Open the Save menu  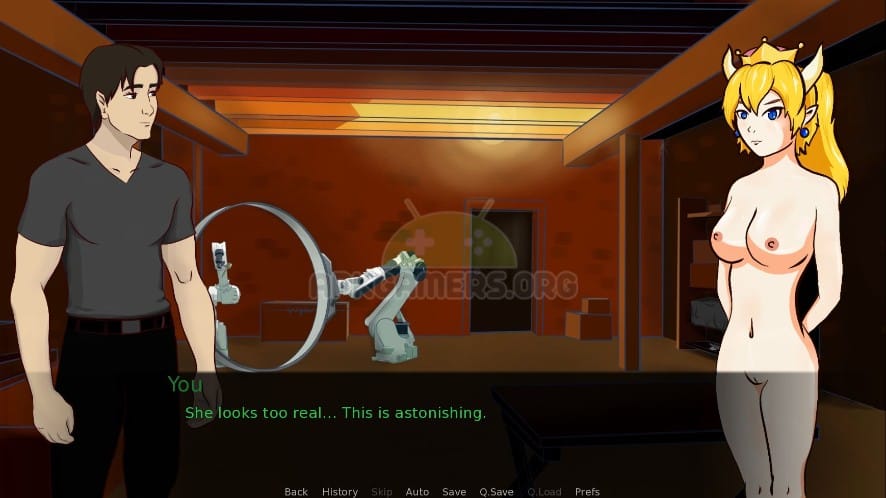pyautogui.click(x=454, y=492)
